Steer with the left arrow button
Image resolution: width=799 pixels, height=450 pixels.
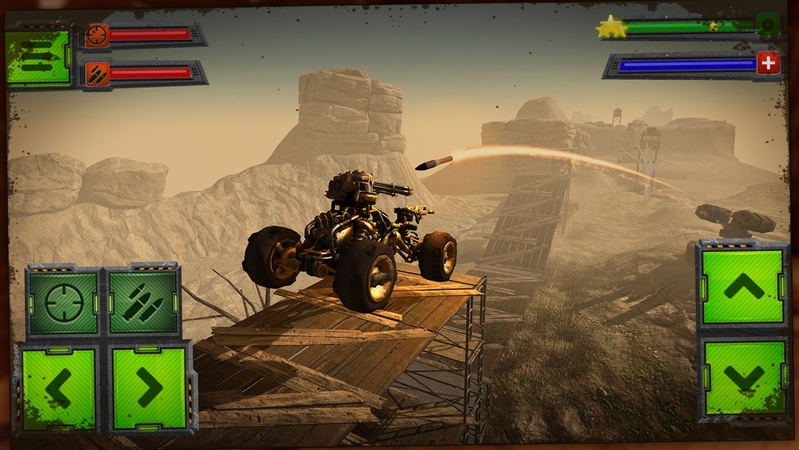tap(55, 387)
